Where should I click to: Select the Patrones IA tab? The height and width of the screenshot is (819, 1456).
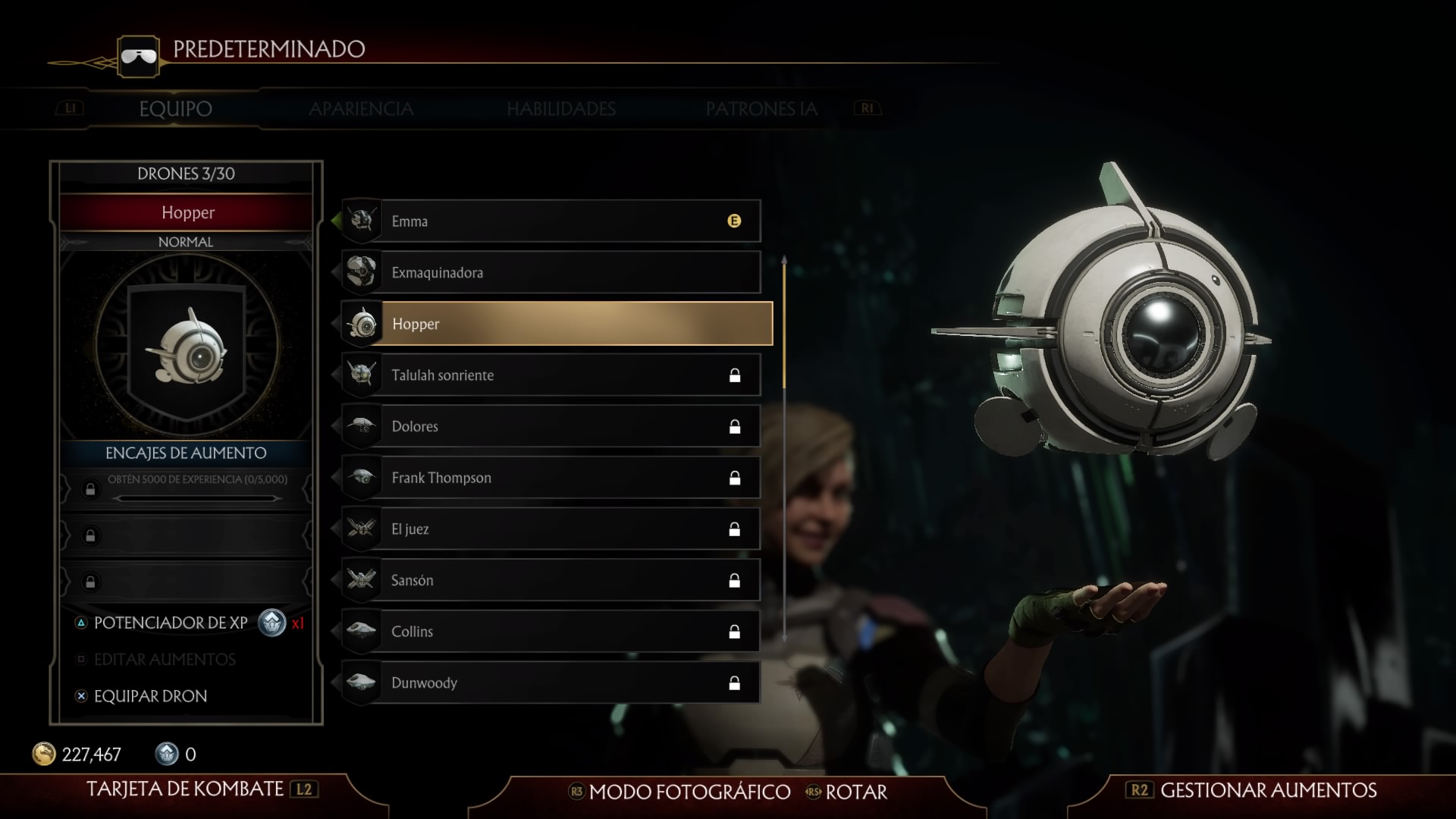pyautogui.click(x=761, y=109)
